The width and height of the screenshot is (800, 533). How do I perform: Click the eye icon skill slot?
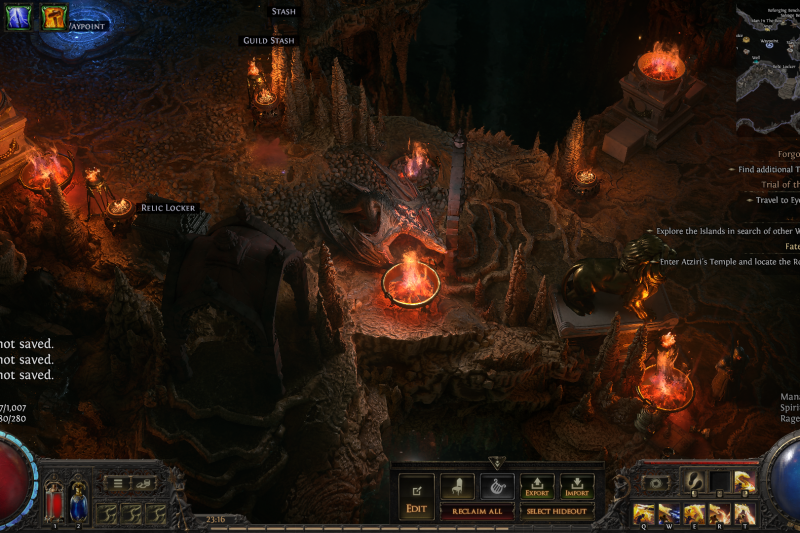point(655,482)
